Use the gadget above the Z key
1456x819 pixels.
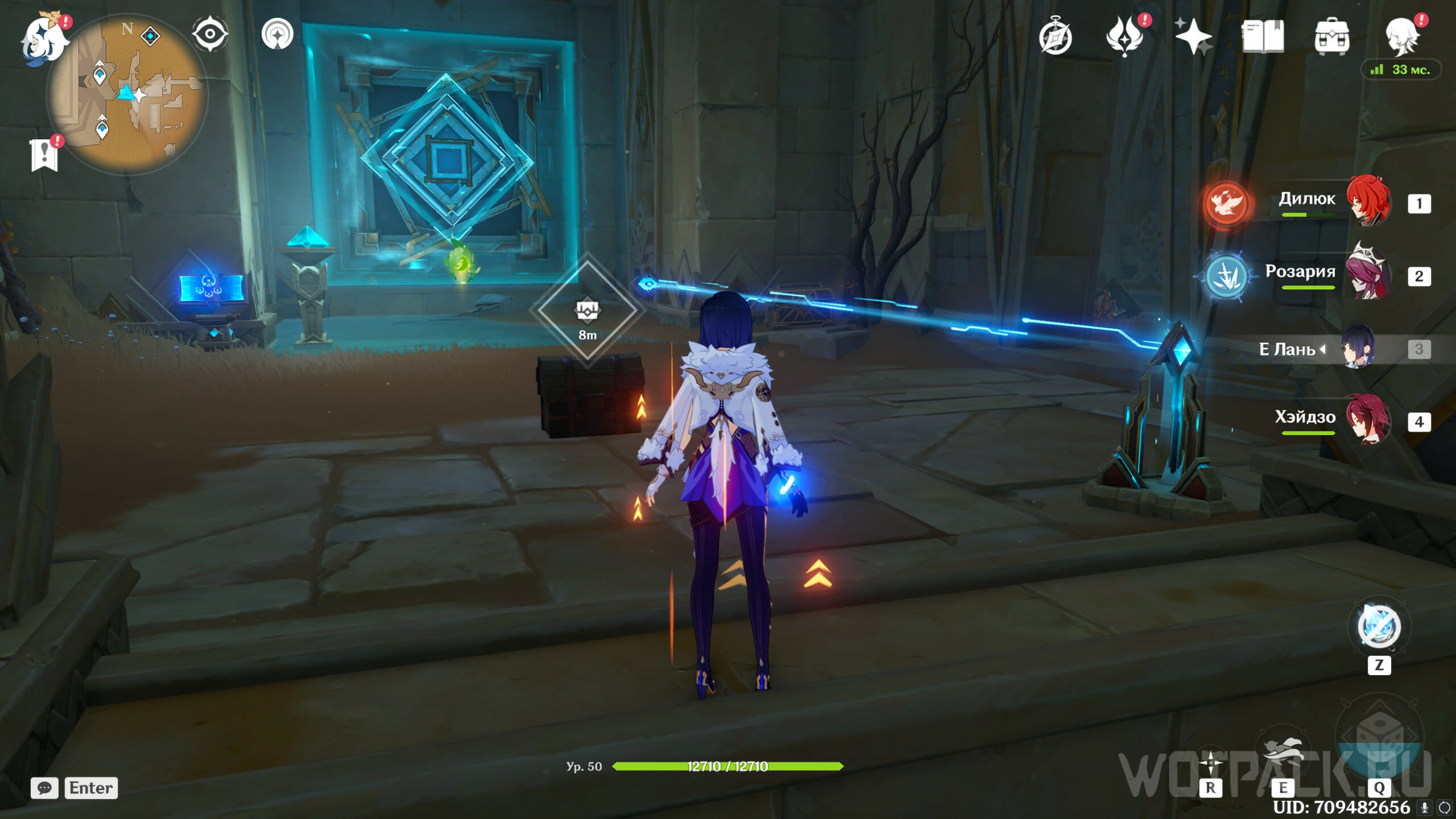pyautogui.click(x=1379, y=627)
